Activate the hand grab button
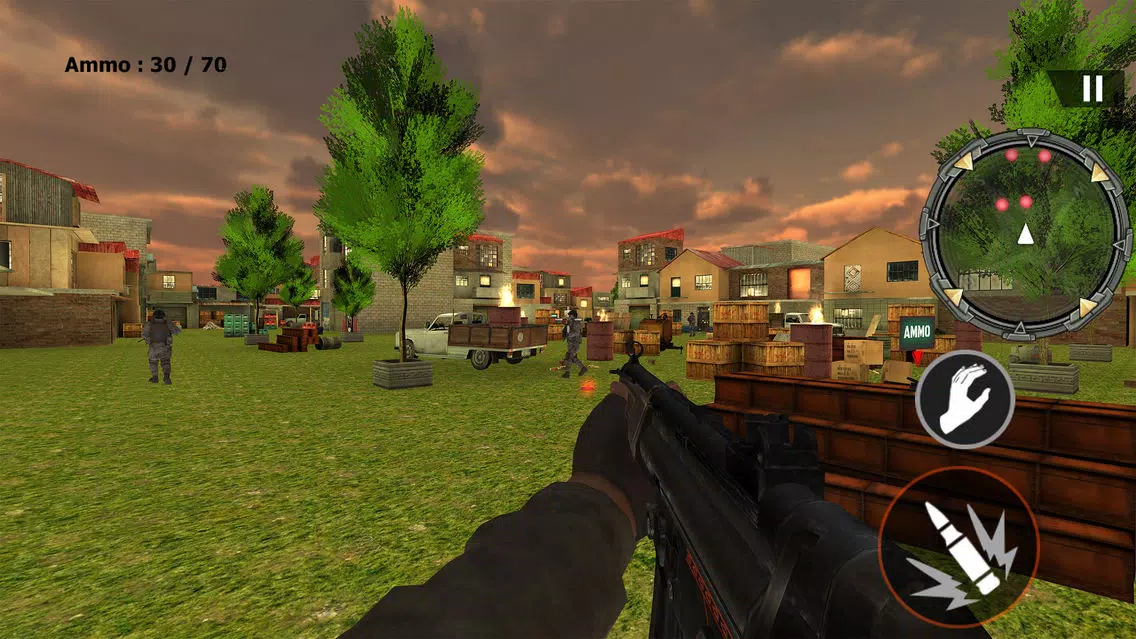Image resolution: width=1136 pixels, height=639 pixels. pos(965,400)
